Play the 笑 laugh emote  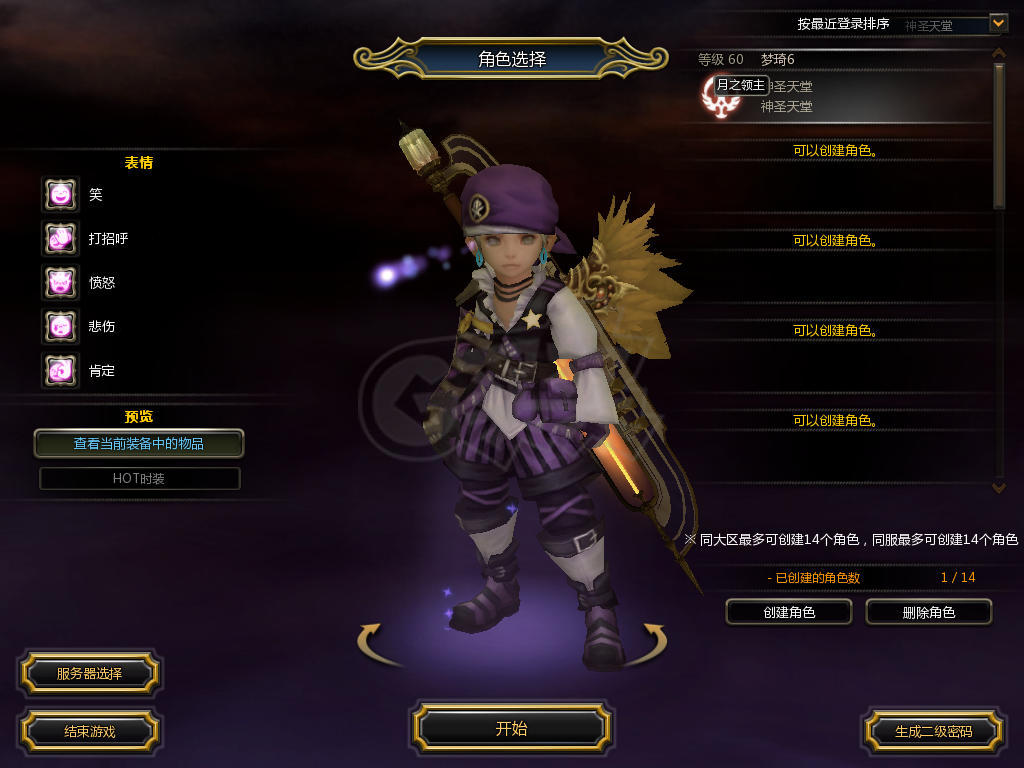tap(60, 195)
